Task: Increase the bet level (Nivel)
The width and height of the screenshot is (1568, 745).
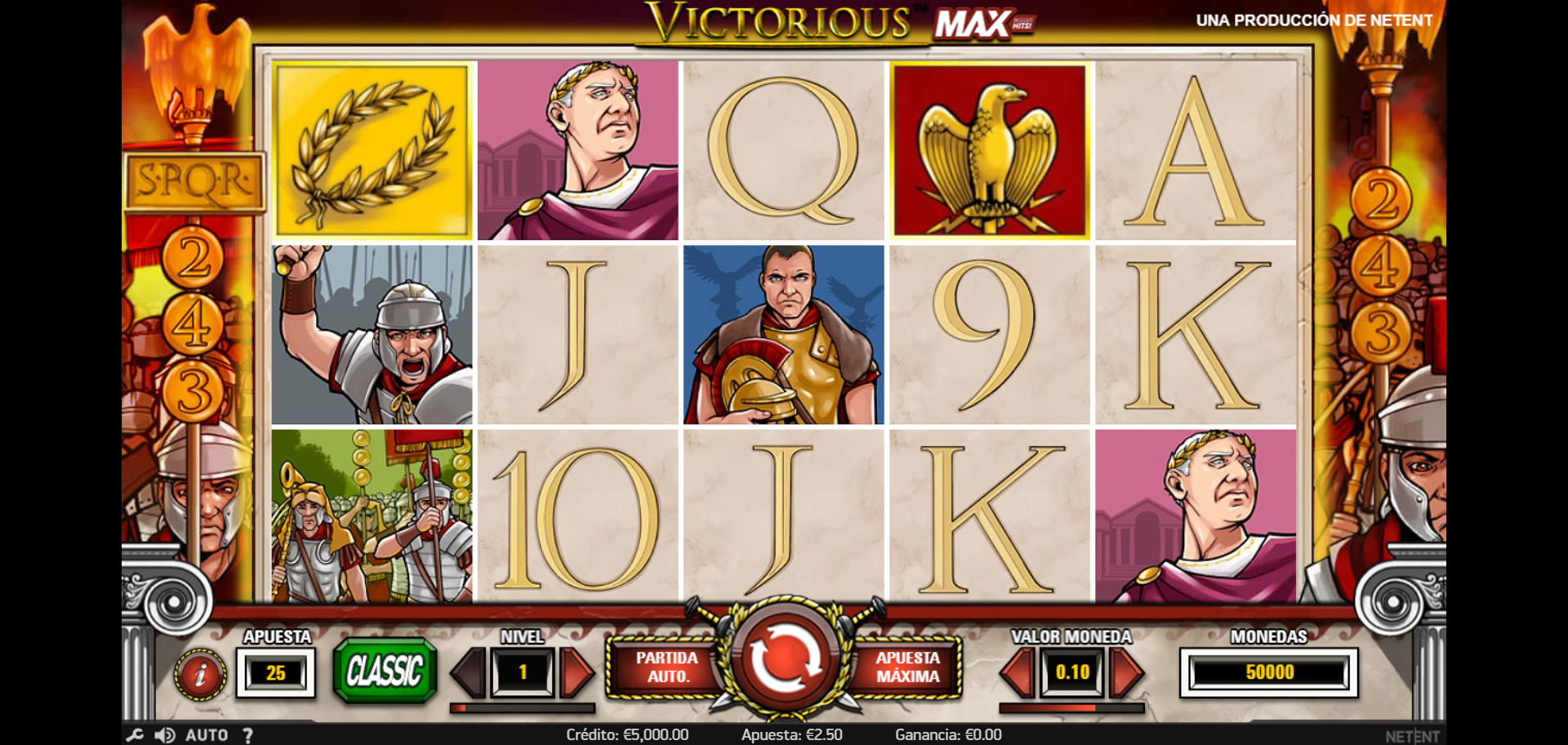Action: pyautogui.click(x=577, y=672)
